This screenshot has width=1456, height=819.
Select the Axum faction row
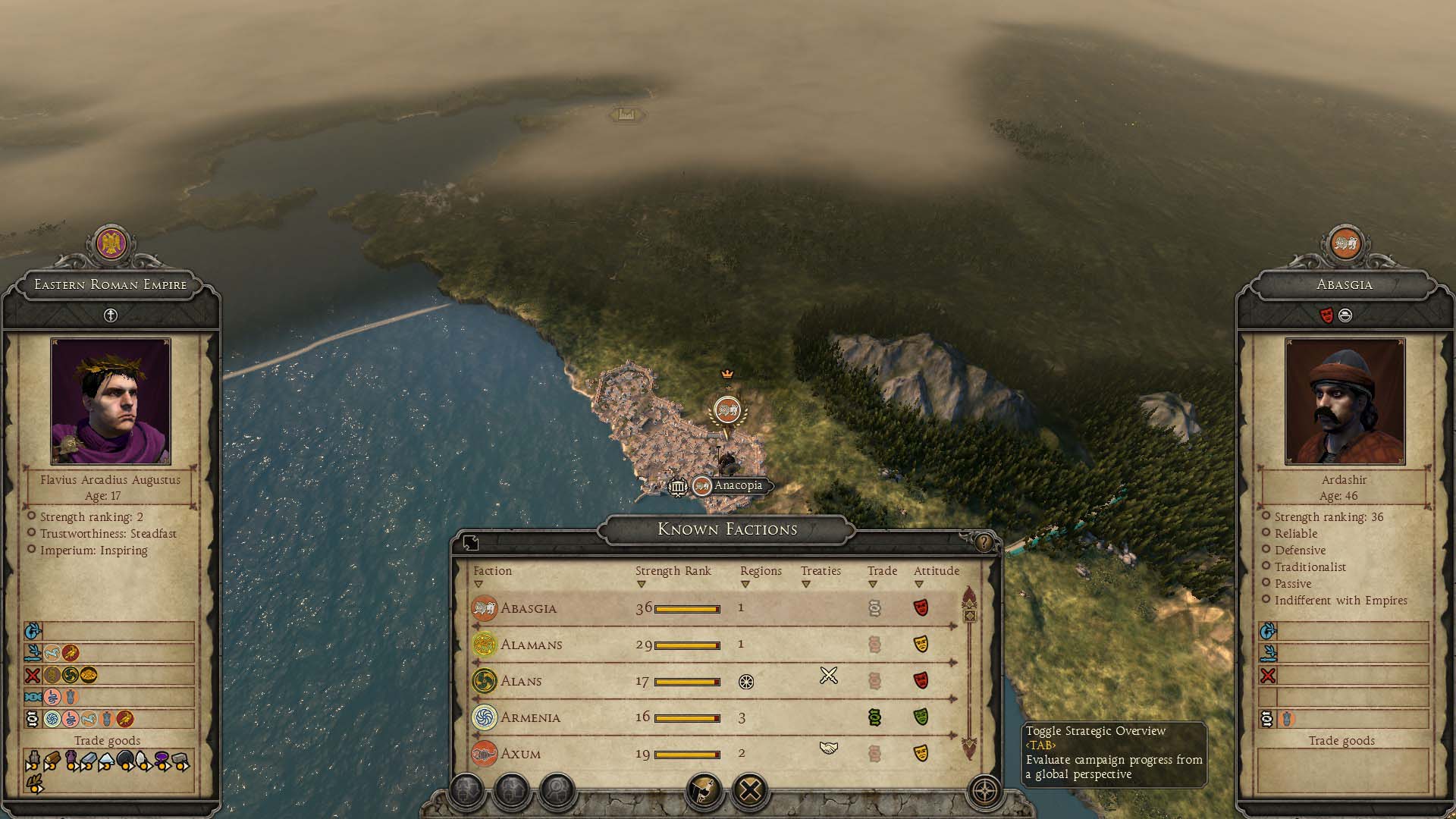pos(520,754)
